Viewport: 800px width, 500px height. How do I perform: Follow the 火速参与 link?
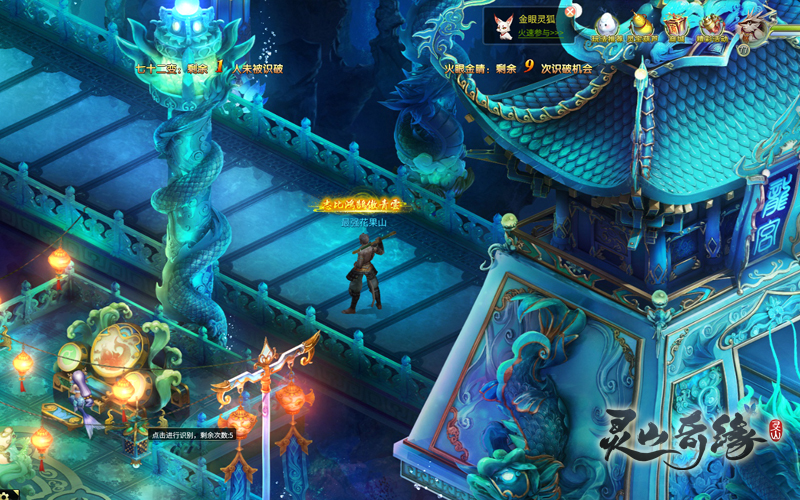click(540, 33)
